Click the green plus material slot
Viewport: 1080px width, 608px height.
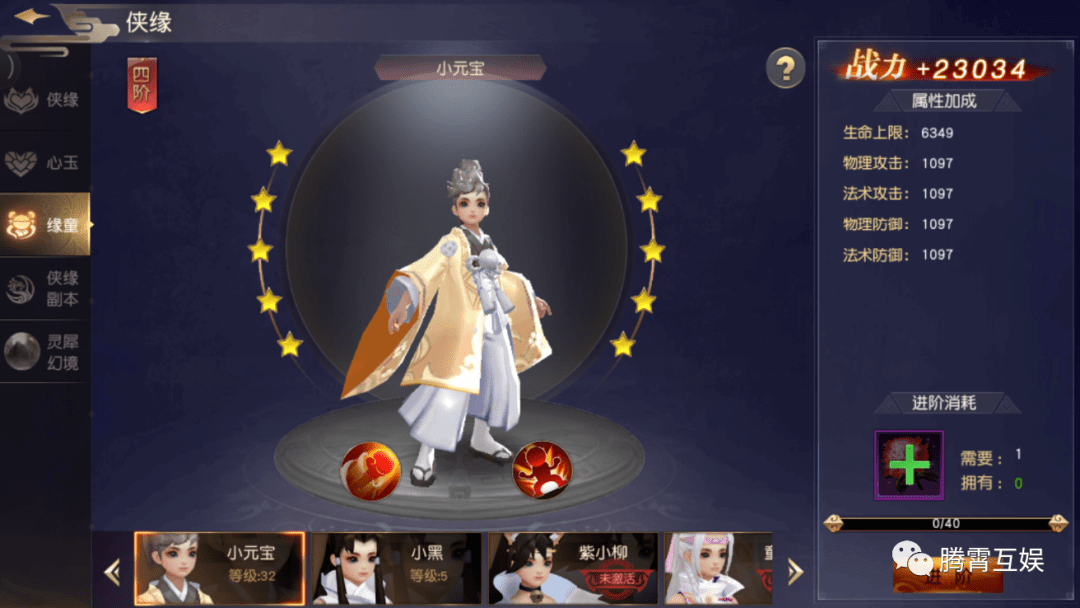tap(909, 466)
